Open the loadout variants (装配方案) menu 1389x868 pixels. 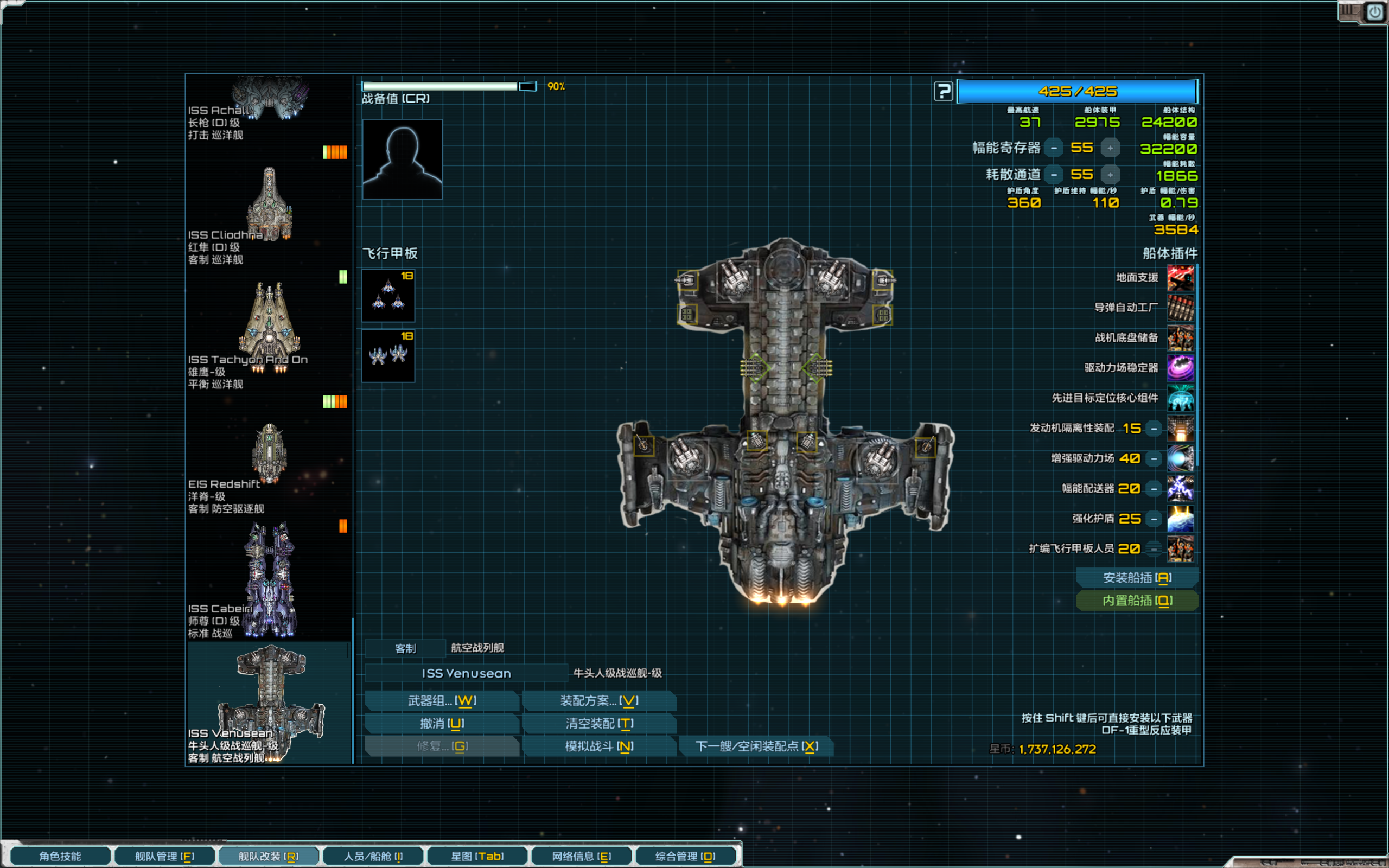point(598,700)
